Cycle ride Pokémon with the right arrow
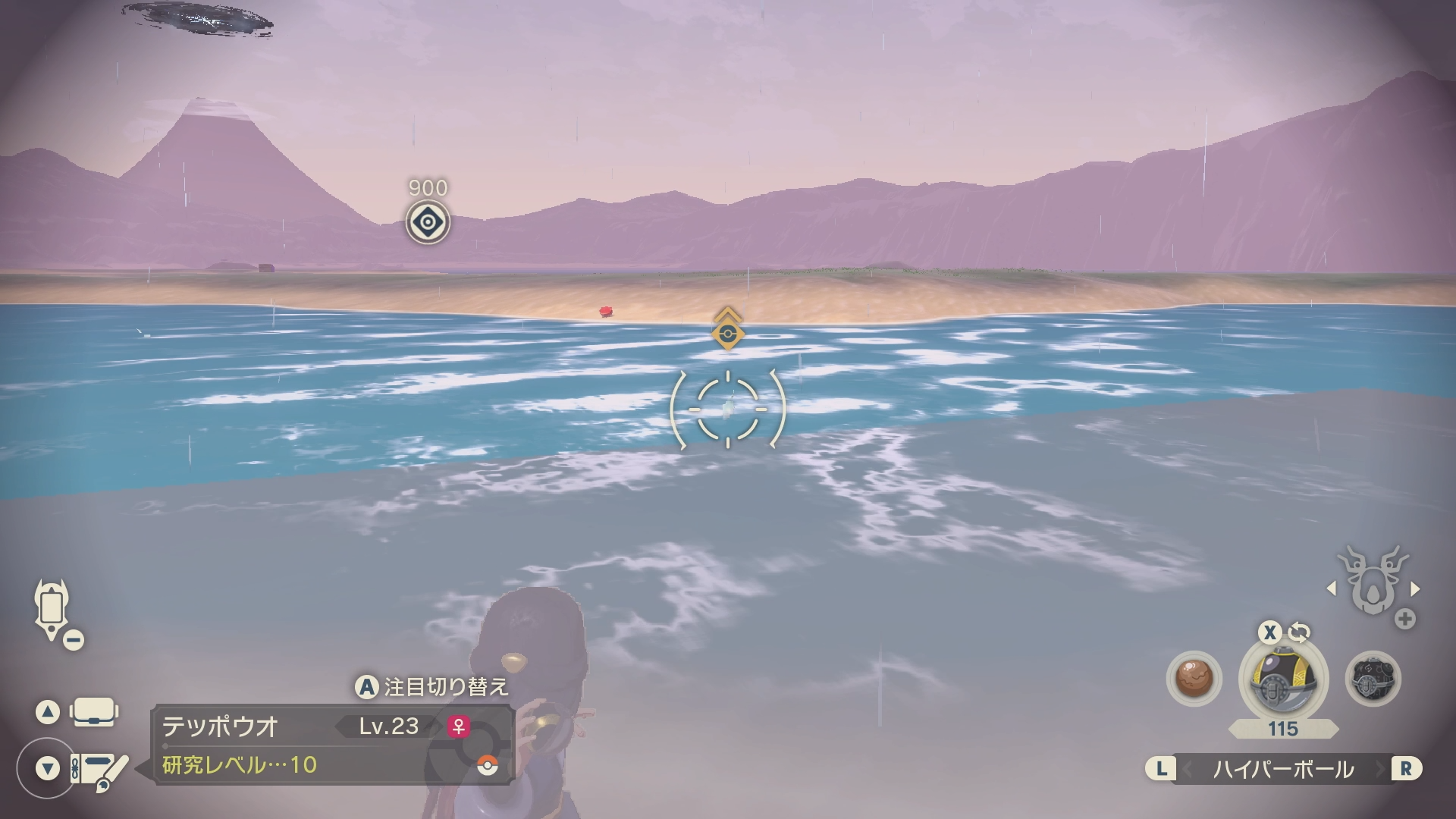The width and height of the screenshot is (1456, 819). pyautogui.click(x=1415, y=588)
